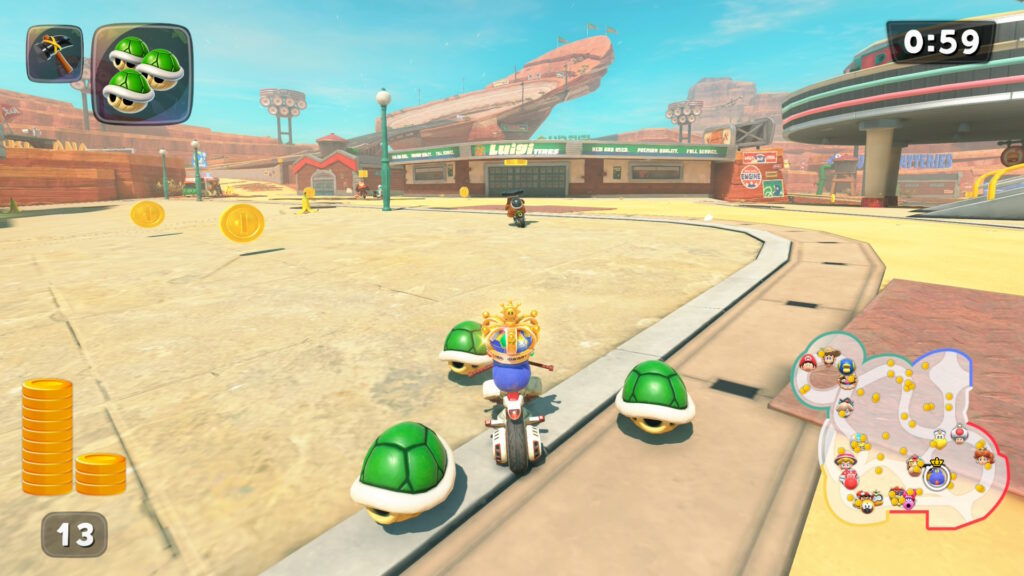
Task: Select the hammer reserve item slot
Action: [x=54, y=53]
